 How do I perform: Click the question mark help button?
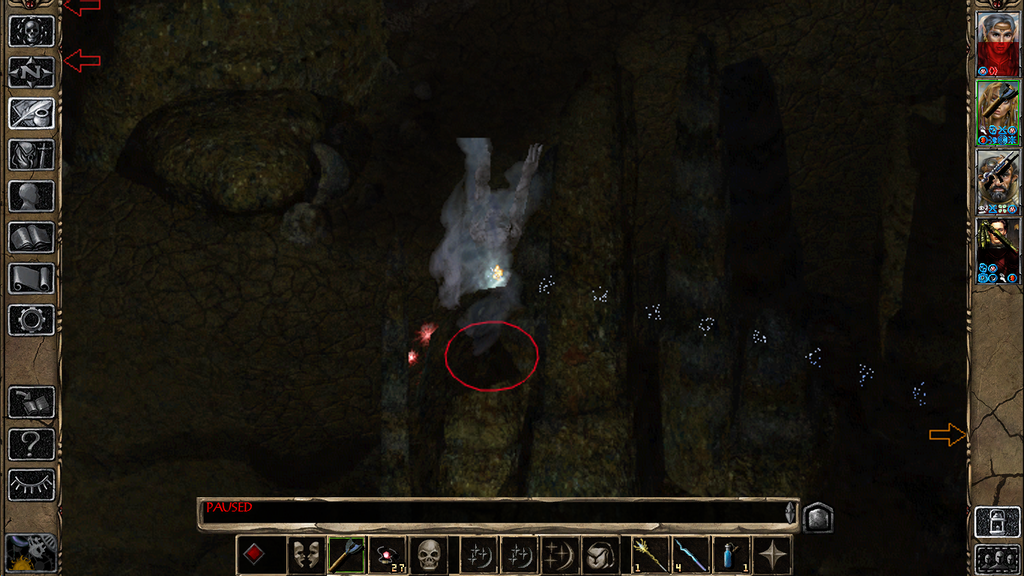point(31,444)
